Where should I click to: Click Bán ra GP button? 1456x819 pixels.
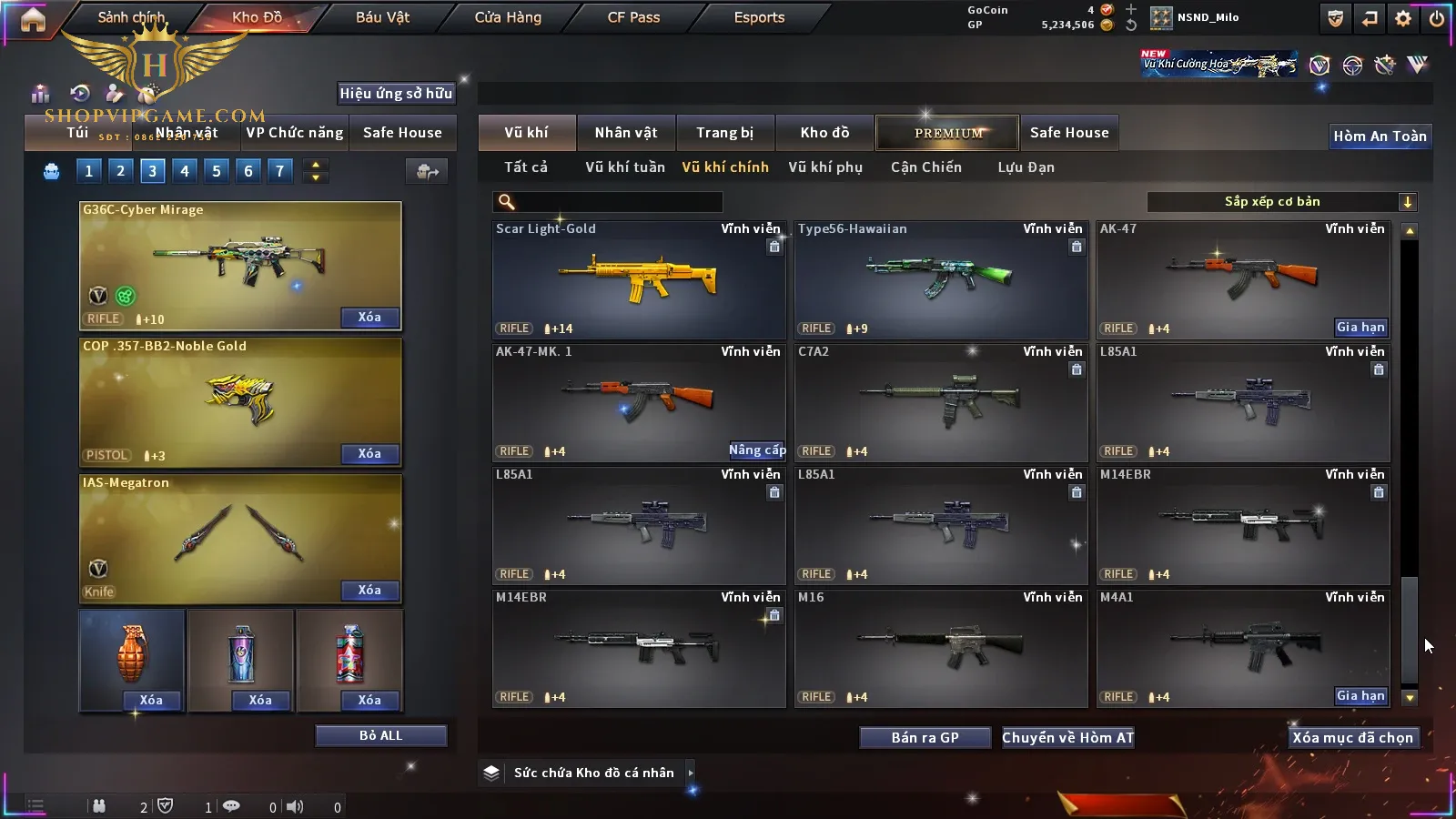tap(925, 738)
